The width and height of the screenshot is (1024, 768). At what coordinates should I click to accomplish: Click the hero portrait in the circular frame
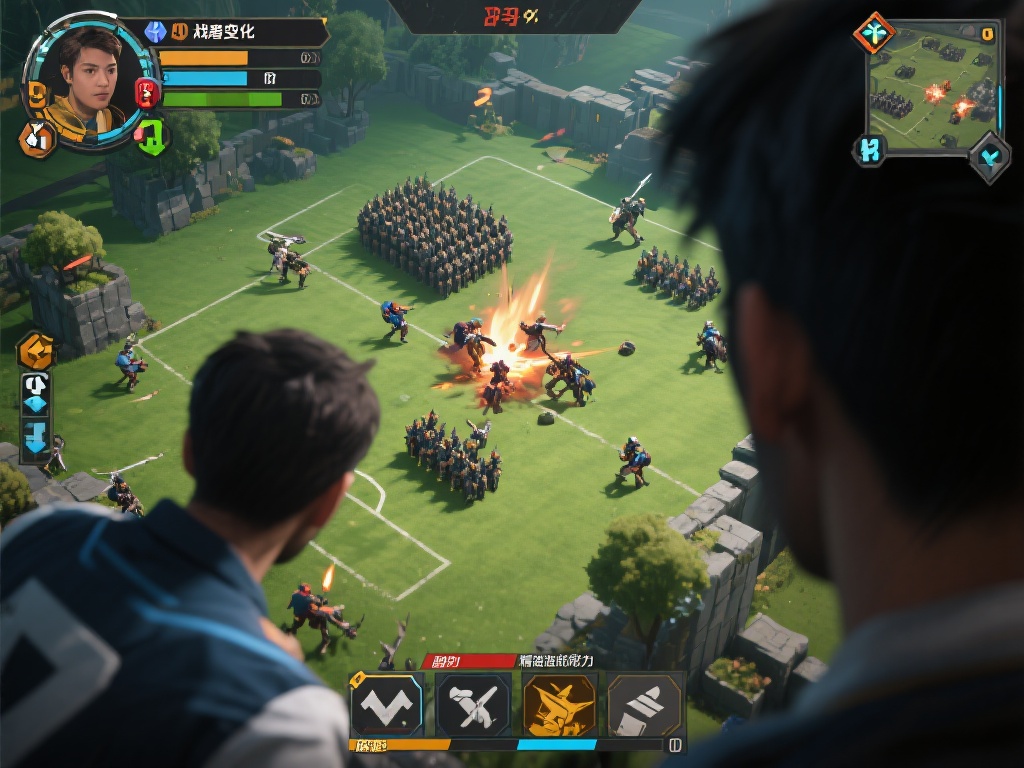pyautogui.click(x=83, y=80)
